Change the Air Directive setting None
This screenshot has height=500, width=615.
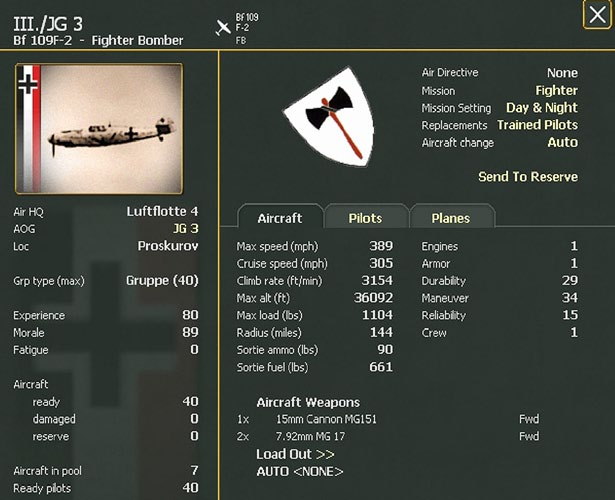562,73
